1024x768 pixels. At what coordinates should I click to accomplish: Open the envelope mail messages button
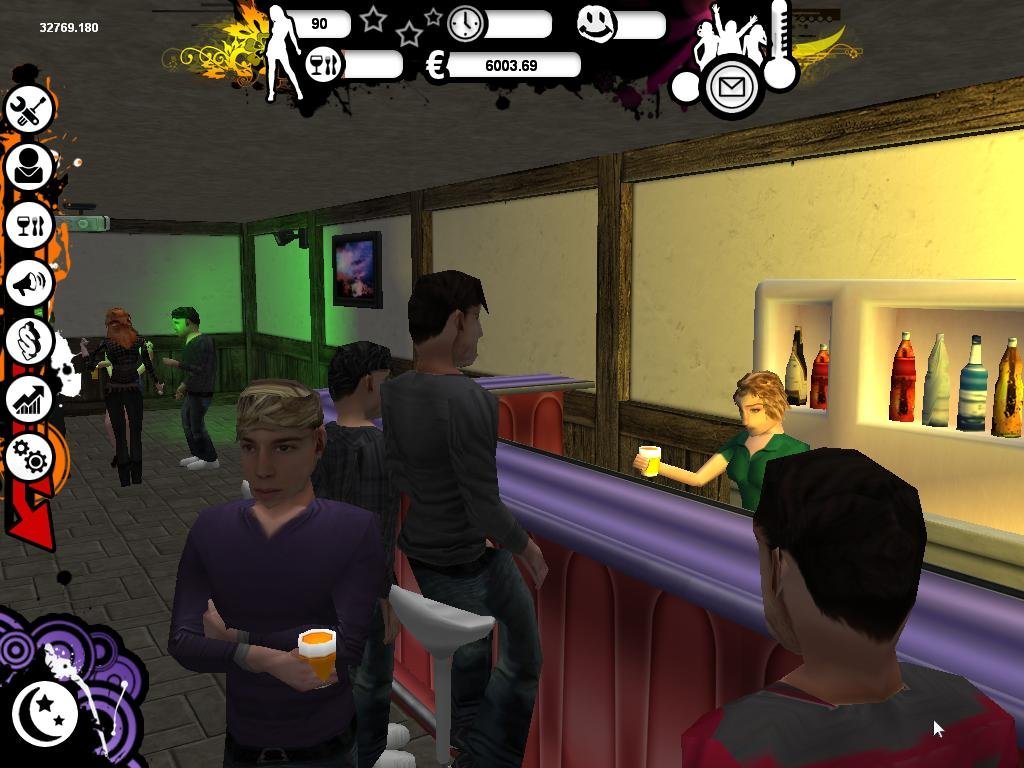[x=732, y=88]
